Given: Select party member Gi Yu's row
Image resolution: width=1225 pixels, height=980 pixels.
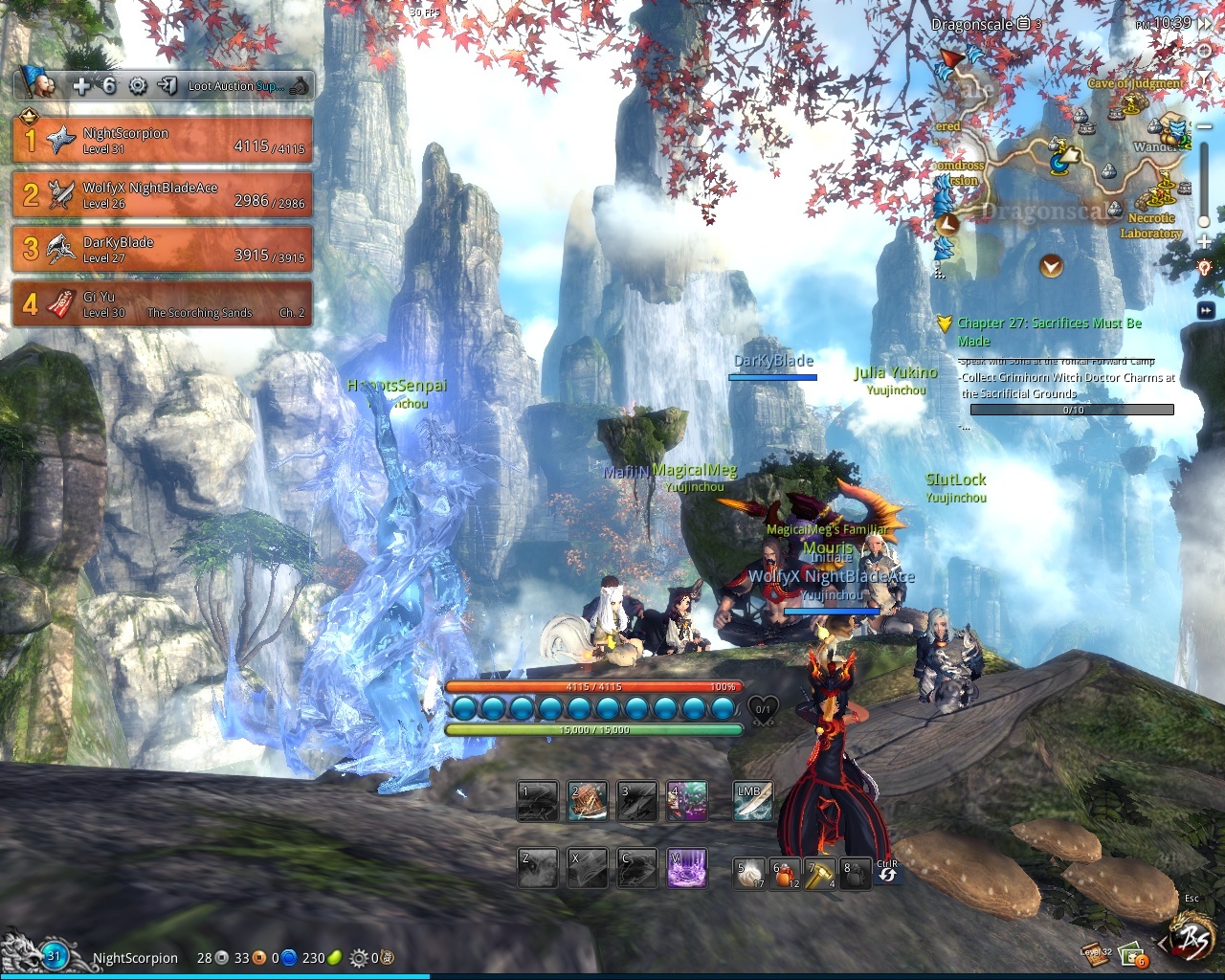Looking at the screenshot, I should pos(163,303).
